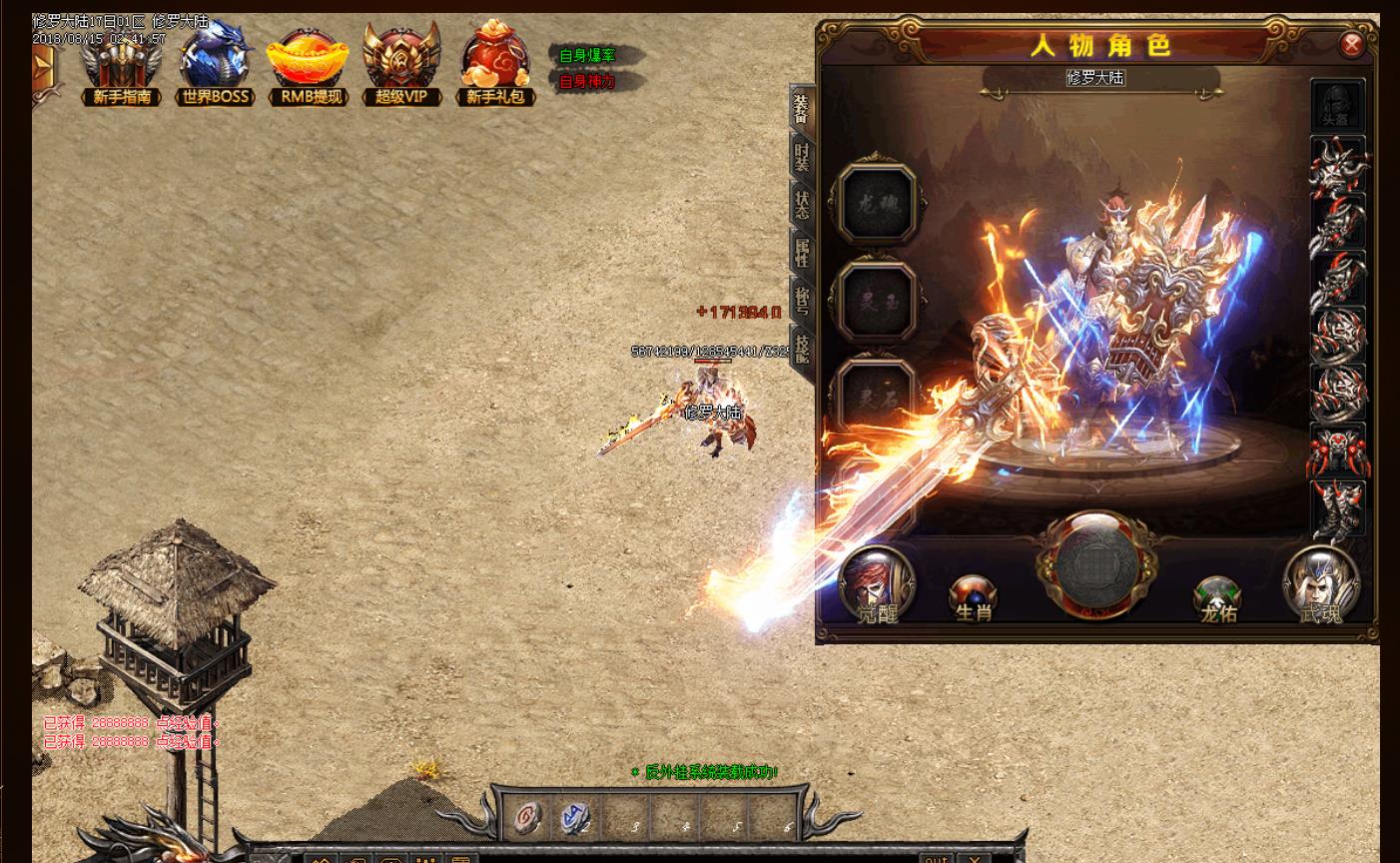The image size is (1400, 863).
Task: Open the 生肖 zodiac button
Action: click(973, 598)
